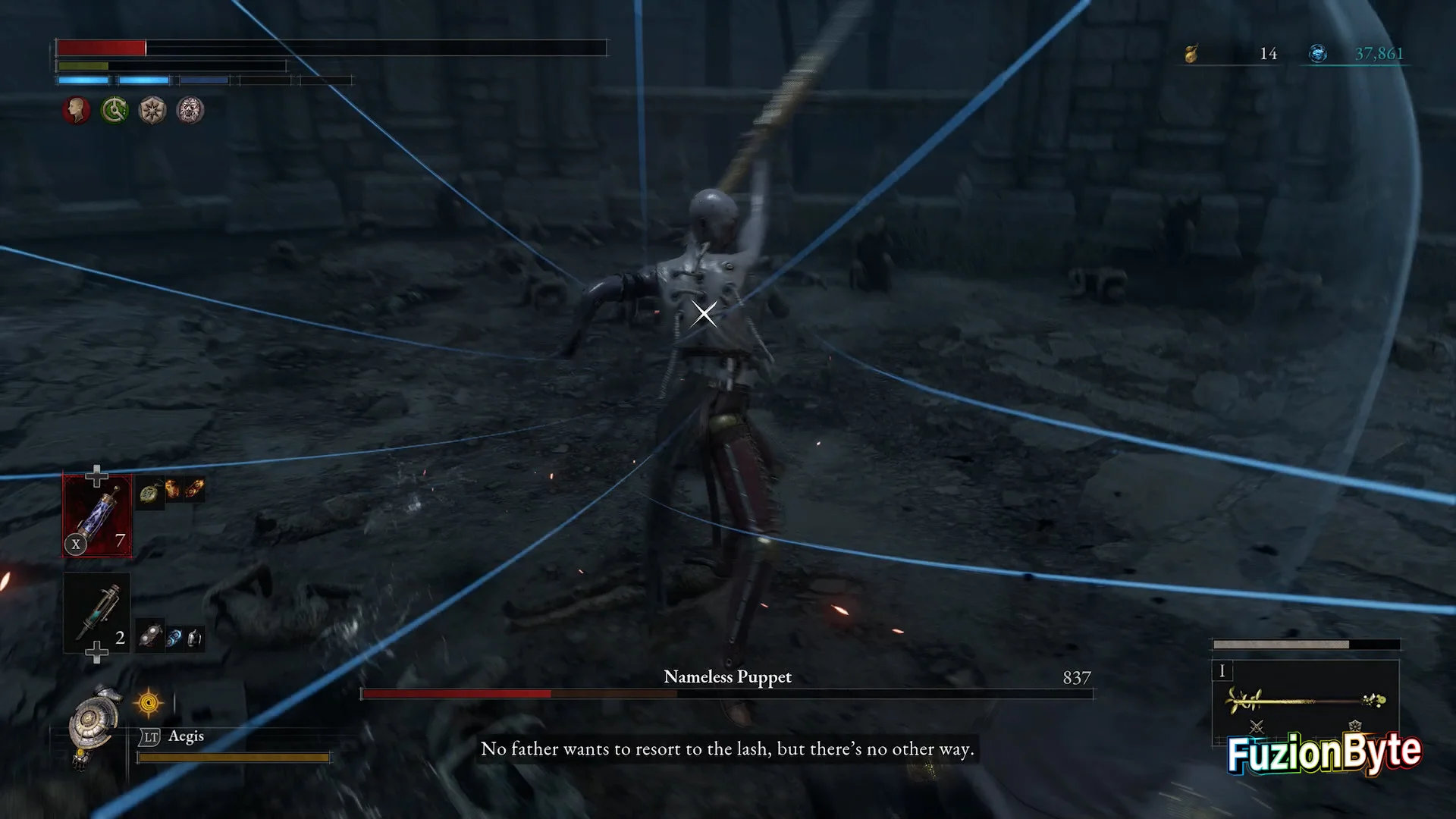Select the lower belt syringe item slot
Image resolution: width=1456 pixels, height=819 pixels.
[97, 613]
